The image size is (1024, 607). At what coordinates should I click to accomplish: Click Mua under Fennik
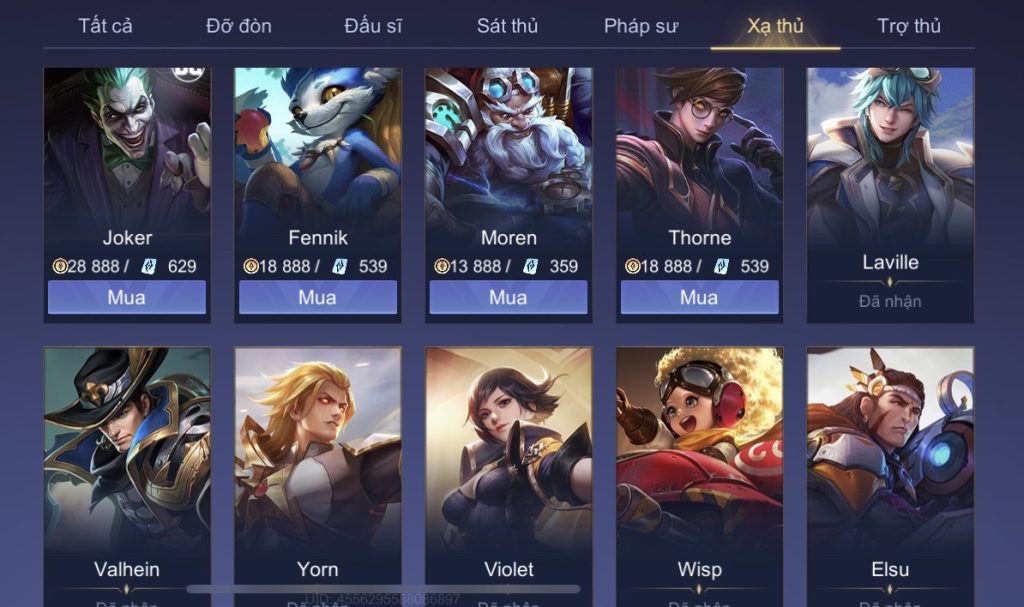pos(318,297)
